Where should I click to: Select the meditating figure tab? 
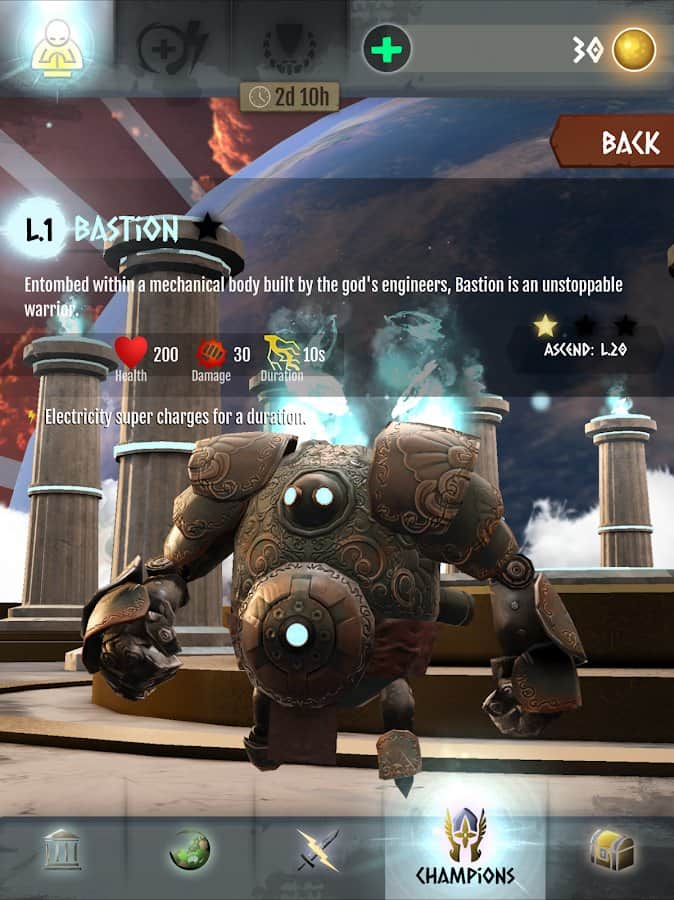click(x=56, y=48)
